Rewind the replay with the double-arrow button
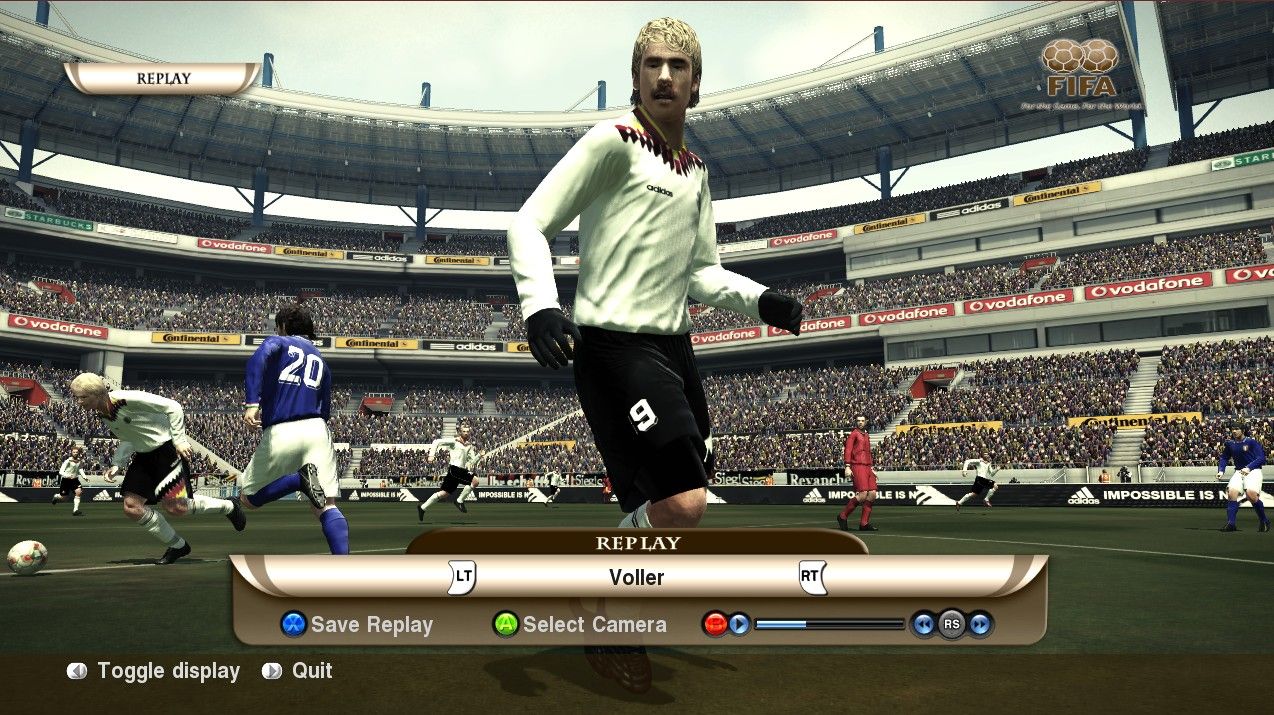Screen dimensions: 1274x715 (923, 625)
